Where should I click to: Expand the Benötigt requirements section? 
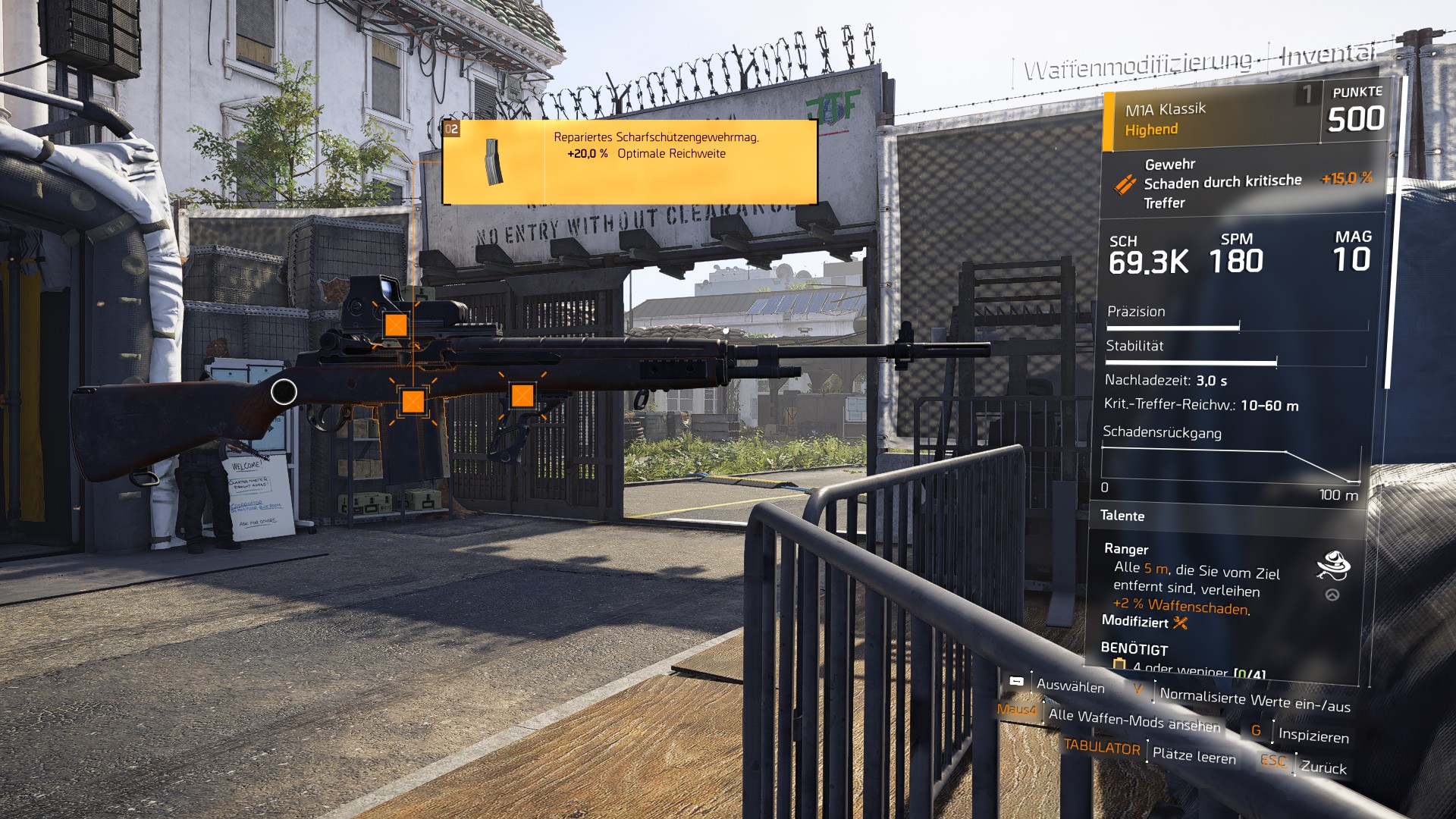pyautogui.click(x=1135, y=649)
